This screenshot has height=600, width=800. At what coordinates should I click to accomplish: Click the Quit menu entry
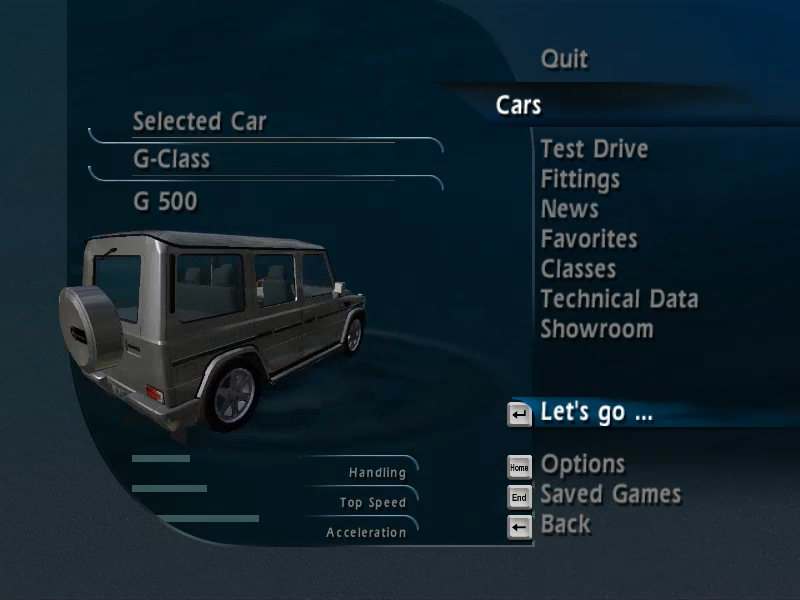[564, 59]
